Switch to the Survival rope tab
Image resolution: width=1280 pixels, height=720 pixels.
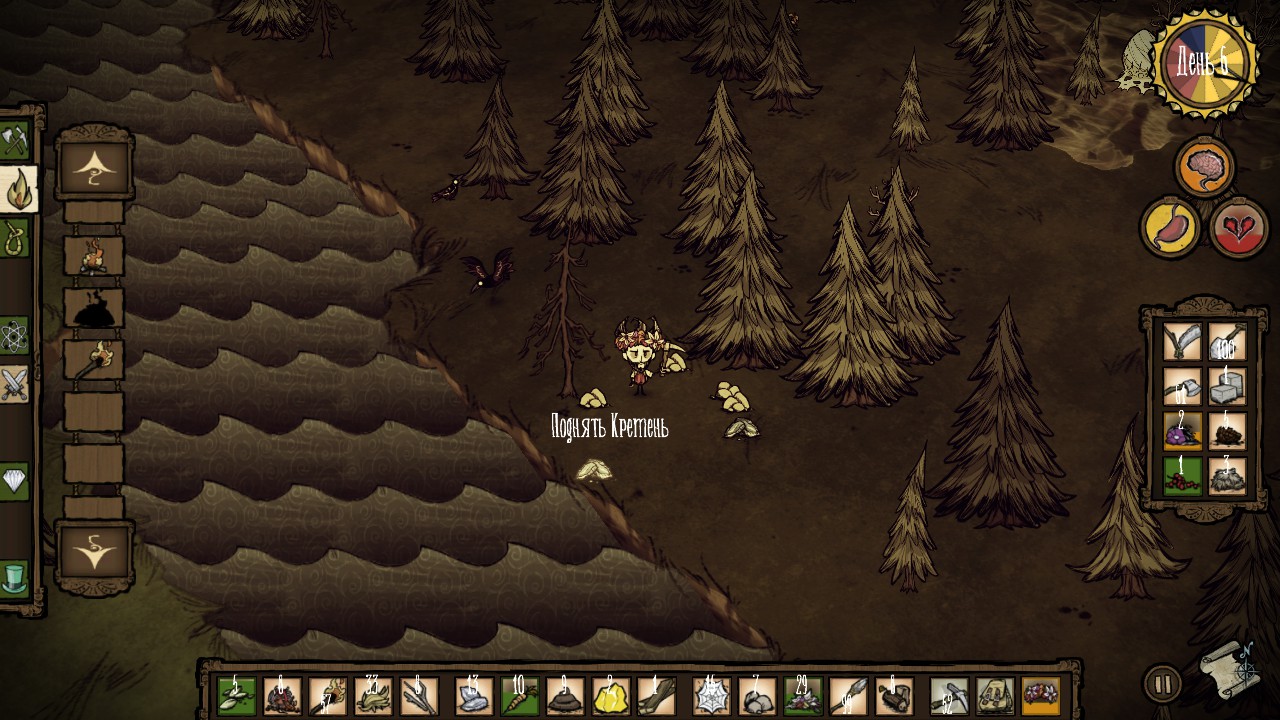coord(14,239)
